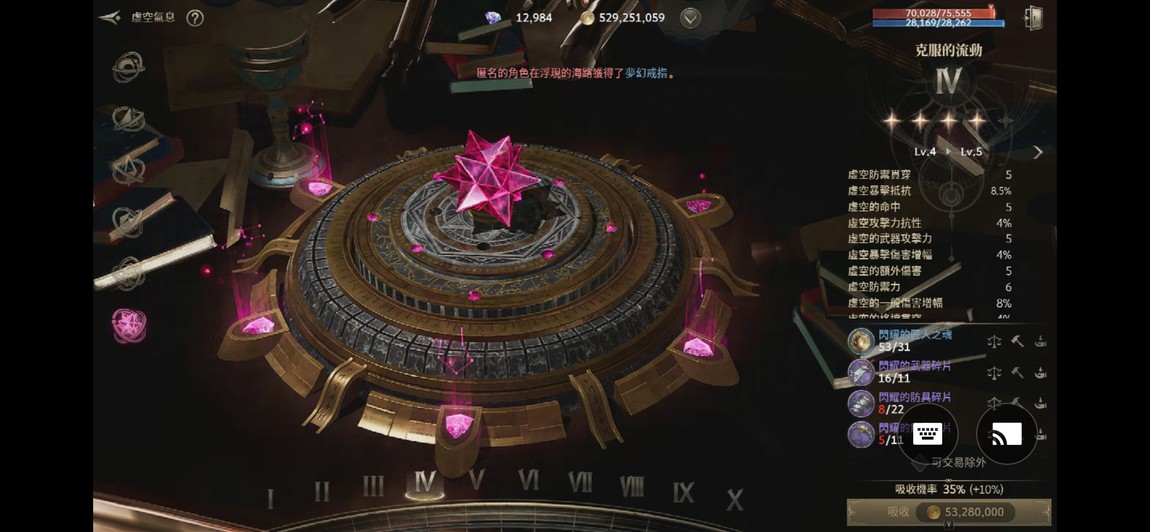The image size is (1150, 532).
Task: Show next level stats with right arrow
Action: click(x=1037, y=152)
